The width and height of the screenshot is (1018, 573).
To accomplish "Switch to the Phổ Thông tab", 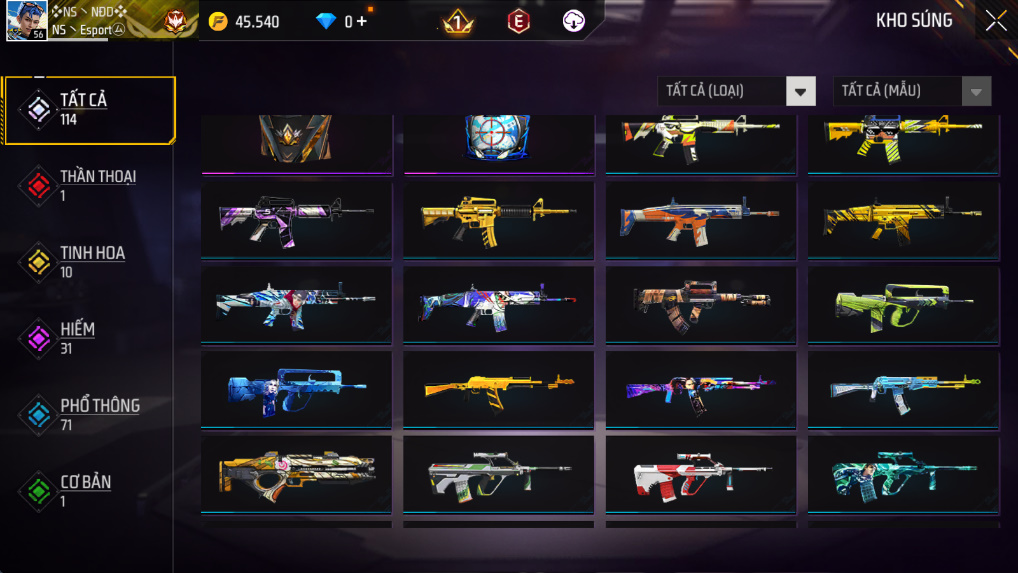I will pyautogui.click(x=88, y=414).
